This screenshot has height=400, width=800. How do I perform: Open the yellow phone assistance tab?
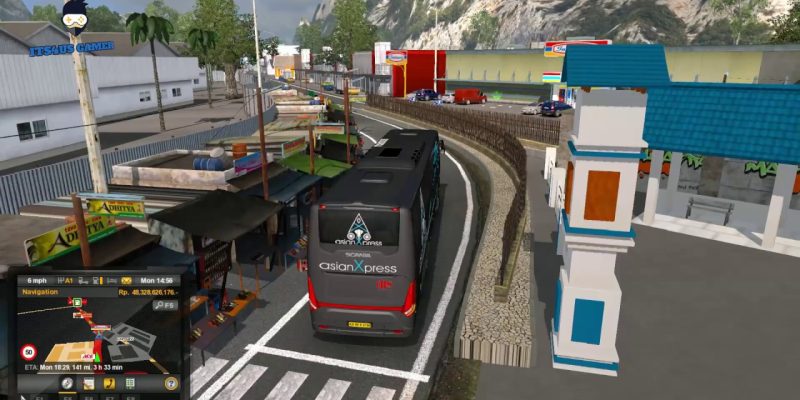coord(108,383)
